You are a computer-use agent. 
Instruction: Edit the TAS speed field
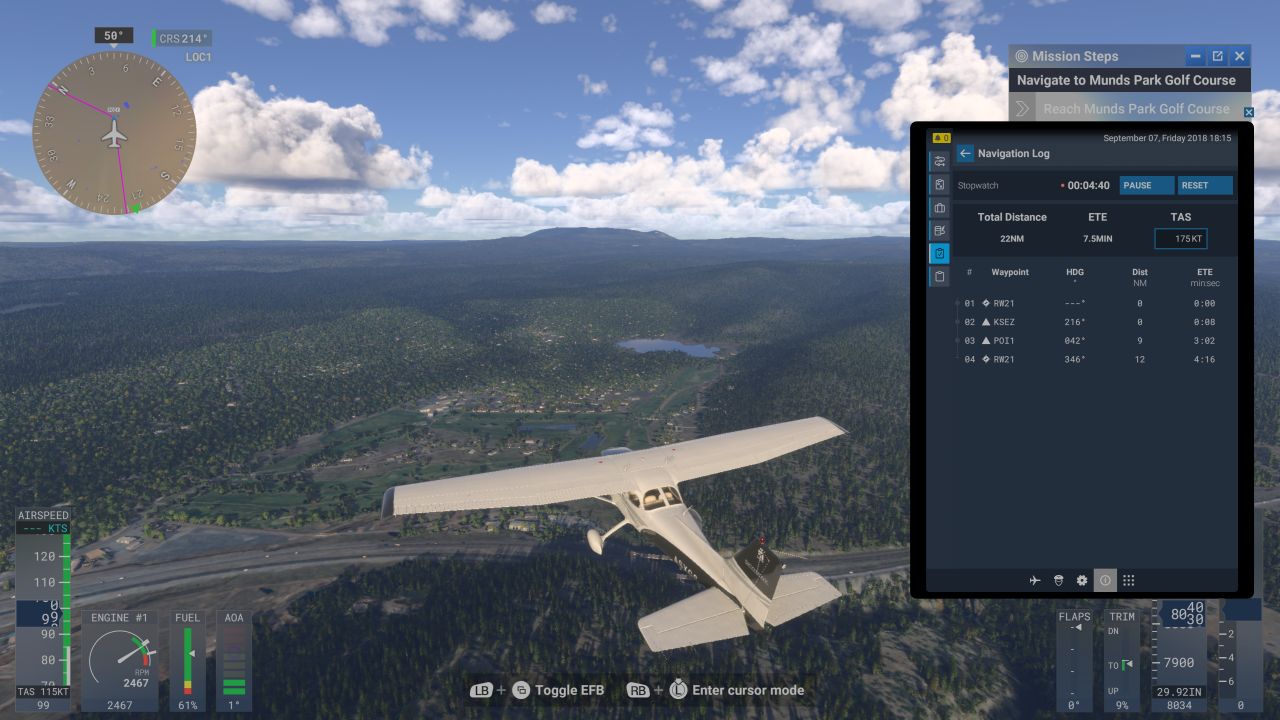1181,239
